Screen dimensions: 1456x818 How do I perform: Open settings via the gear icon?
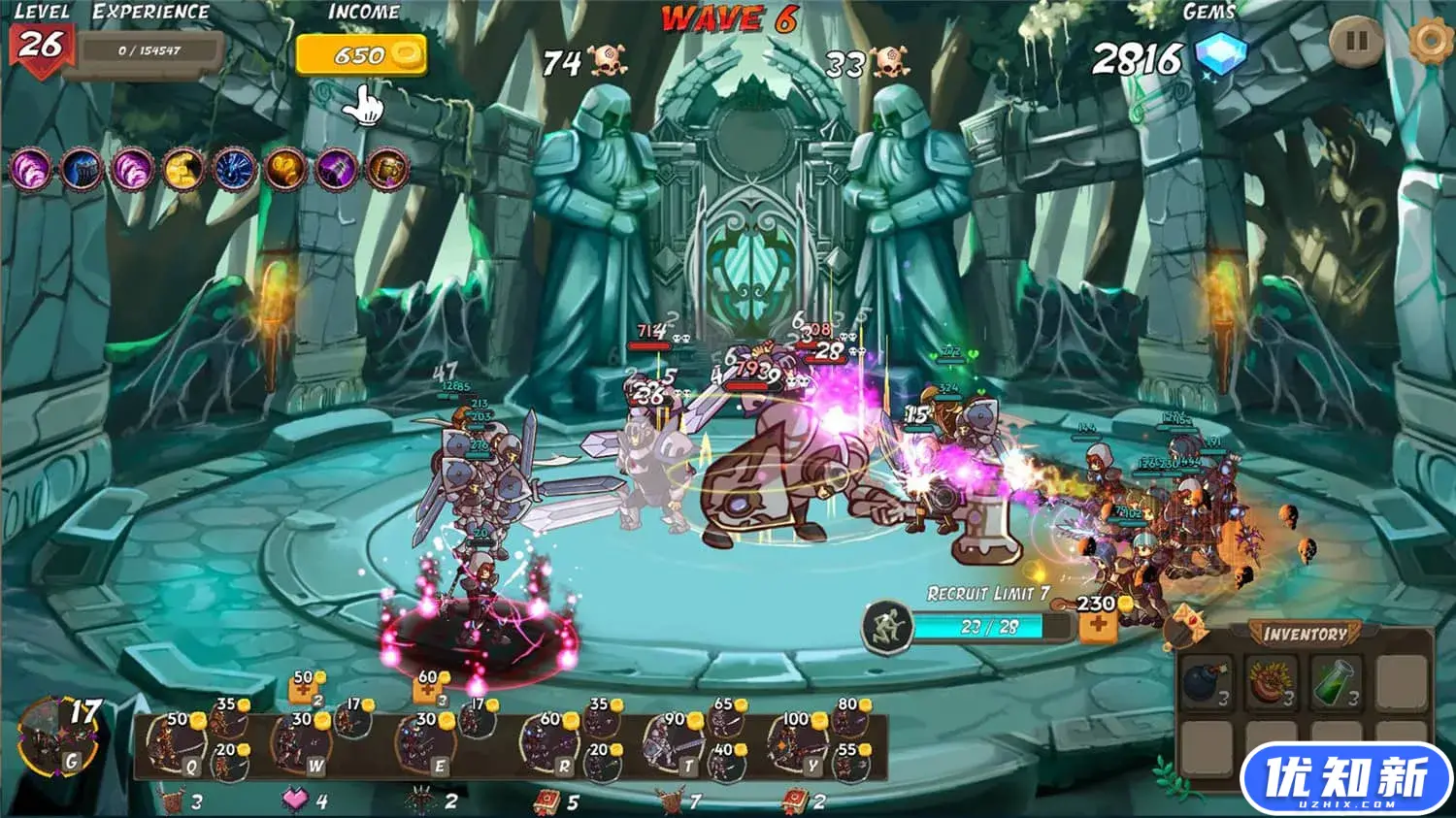1430,41
